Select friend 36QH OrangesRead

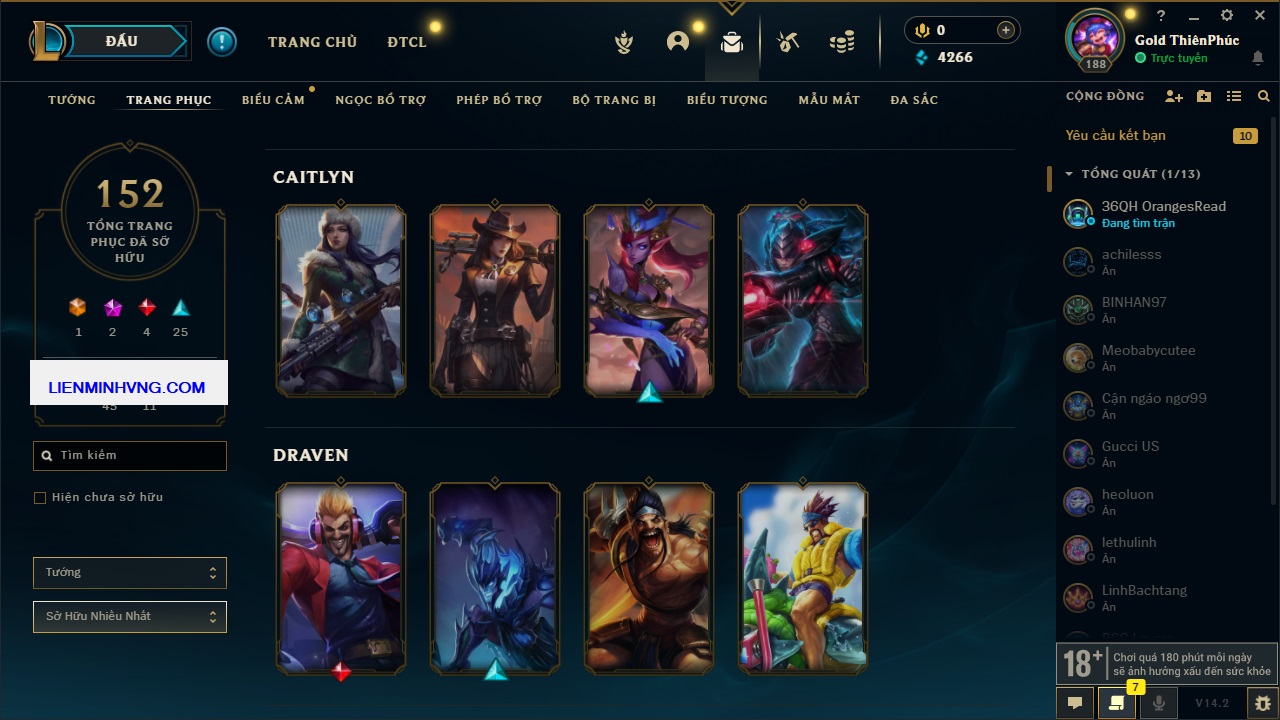[x=1163, y=213]
